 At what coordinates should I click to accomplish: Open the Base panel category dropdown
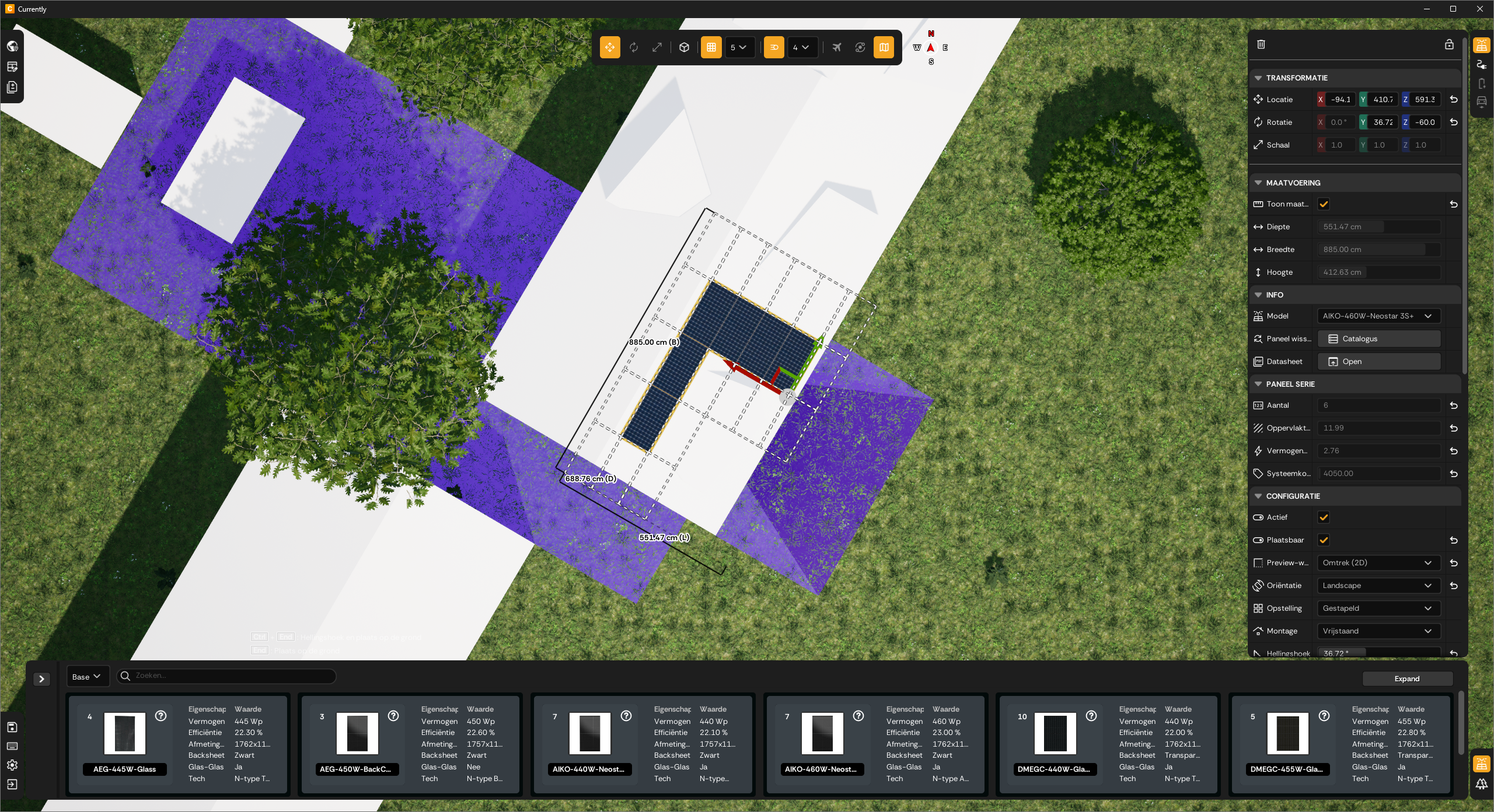point(87,676)
